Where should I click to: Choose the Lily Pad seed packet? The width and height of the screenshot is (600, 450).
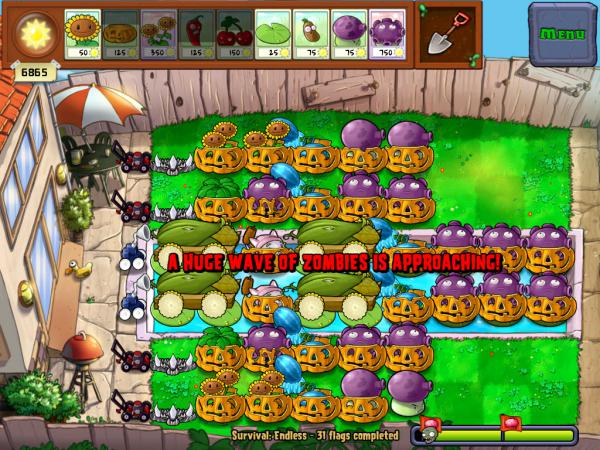click(x=273, y=35)
